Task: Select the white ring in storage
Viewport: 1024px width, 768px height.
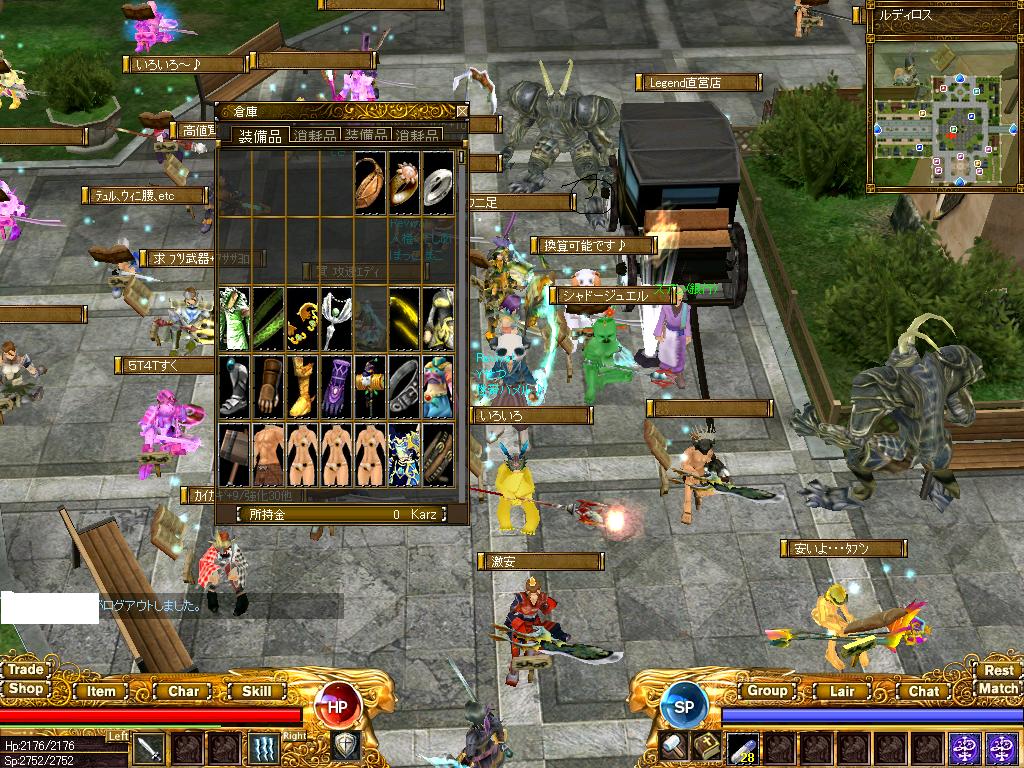Action: click(x=437, y=184)
